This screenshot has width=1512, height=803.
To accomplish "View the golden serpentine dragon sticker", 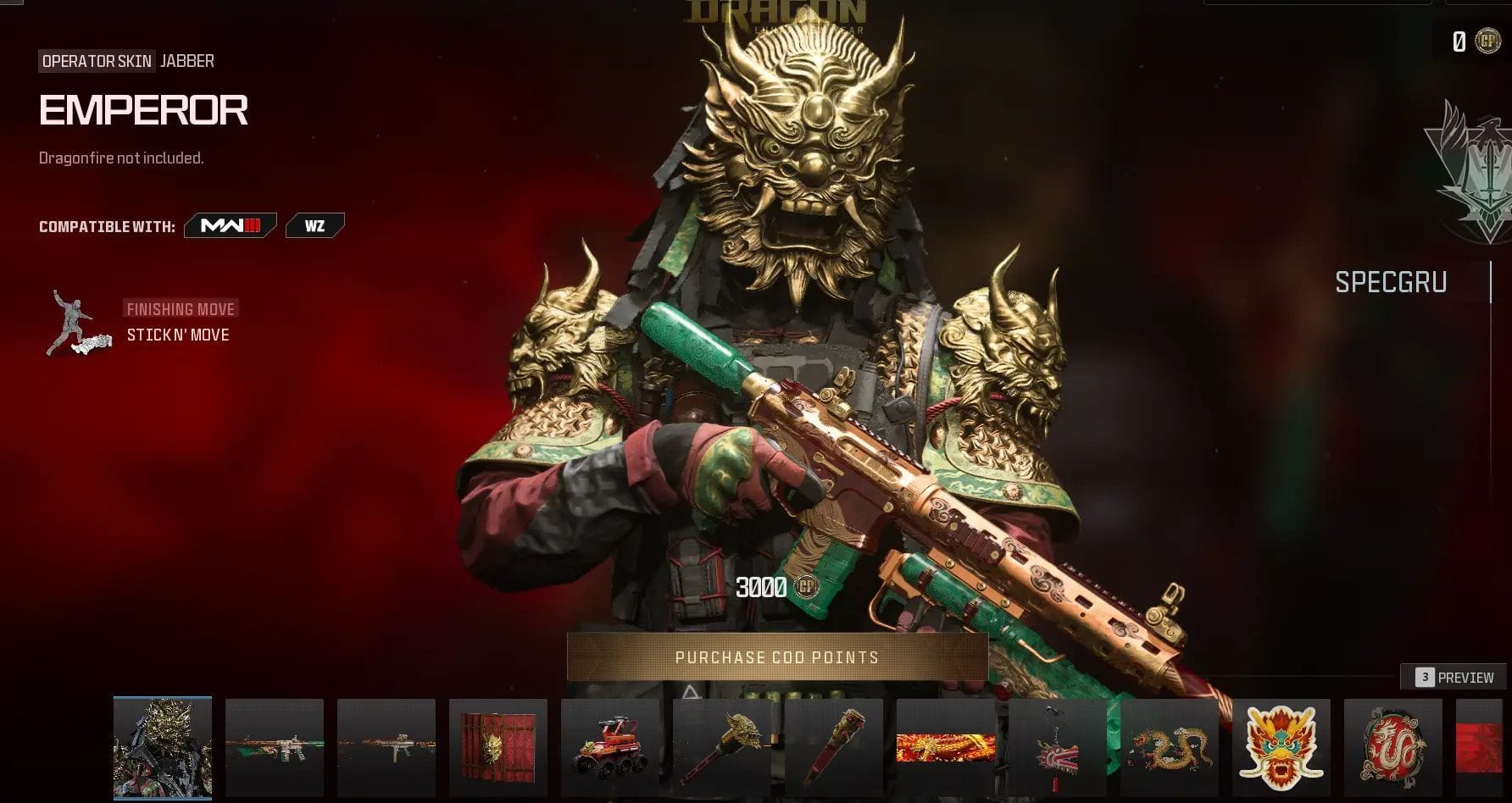I will click(x=1170, y=748).
